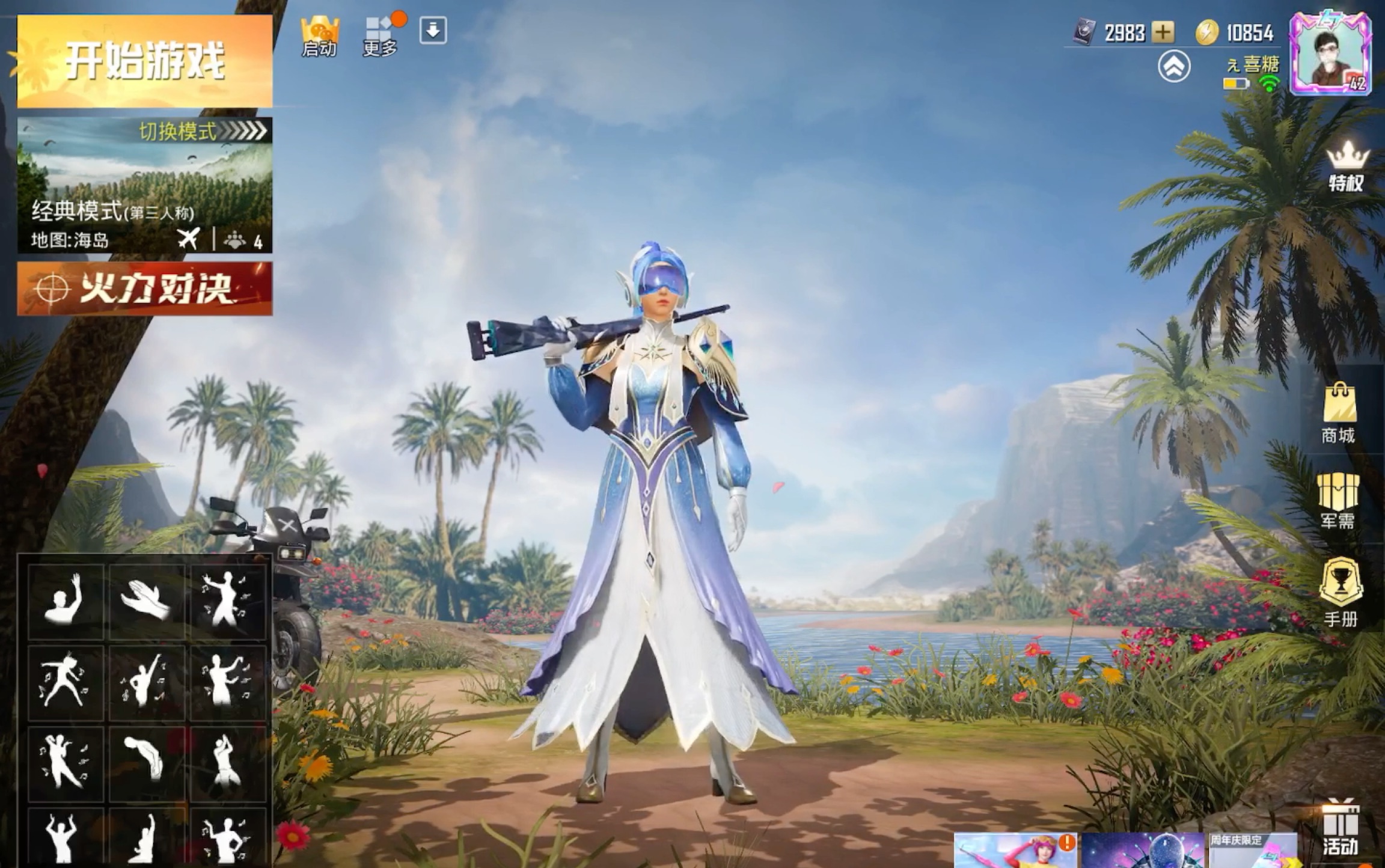Open the player profile avatar
The width and height of the screenshot is (1385, 868).
(x=1330, y=54)
